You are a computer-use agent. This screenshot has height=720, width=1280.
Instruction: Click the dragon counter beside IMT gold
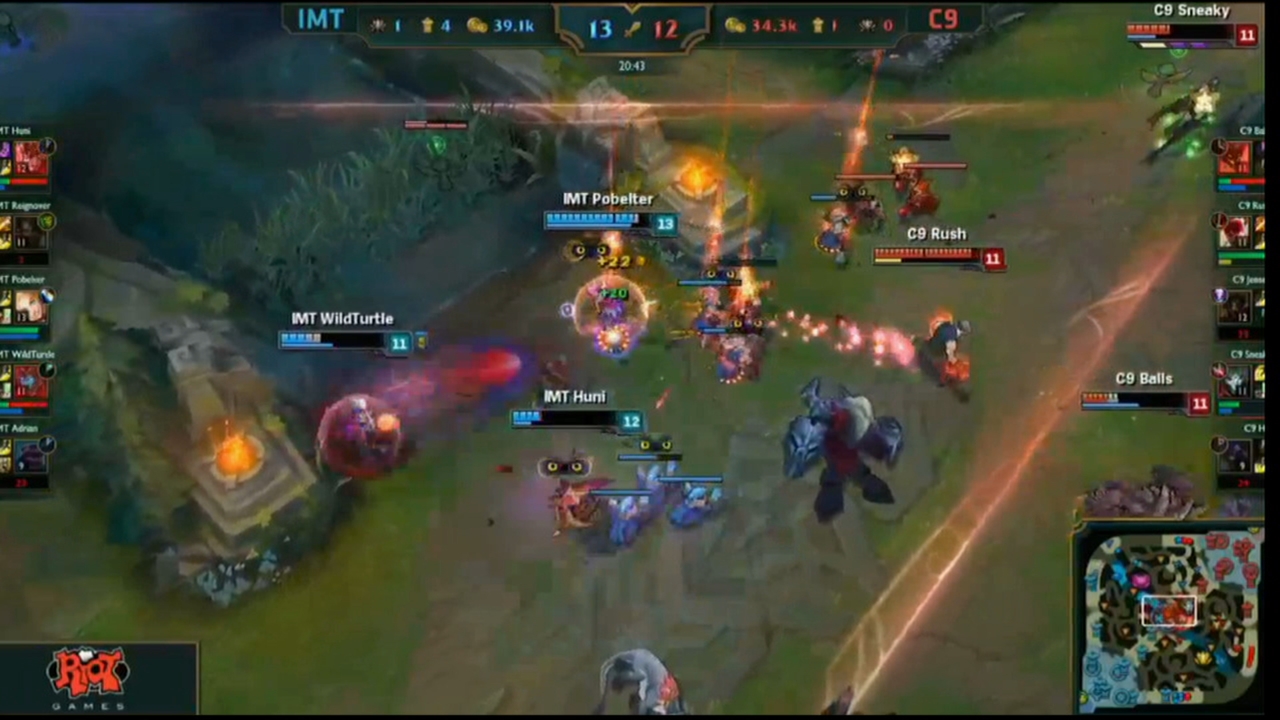point(378,26)
